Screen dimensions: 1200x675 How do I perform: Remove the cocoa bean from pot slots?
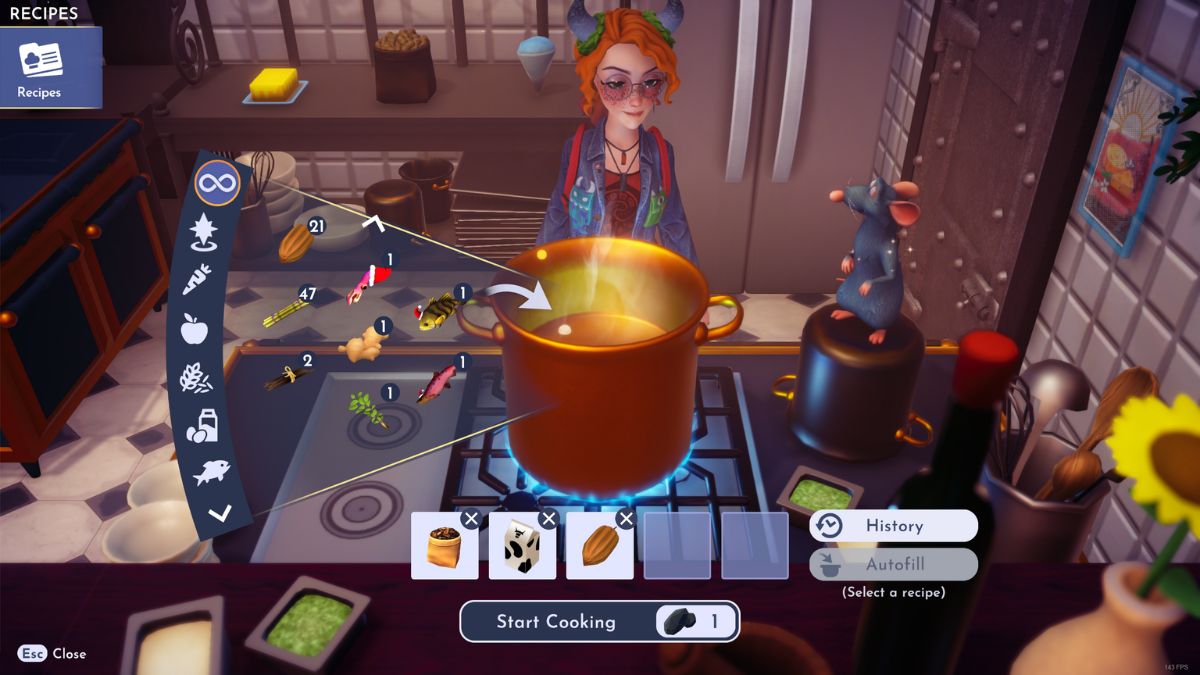coord(626,518)
